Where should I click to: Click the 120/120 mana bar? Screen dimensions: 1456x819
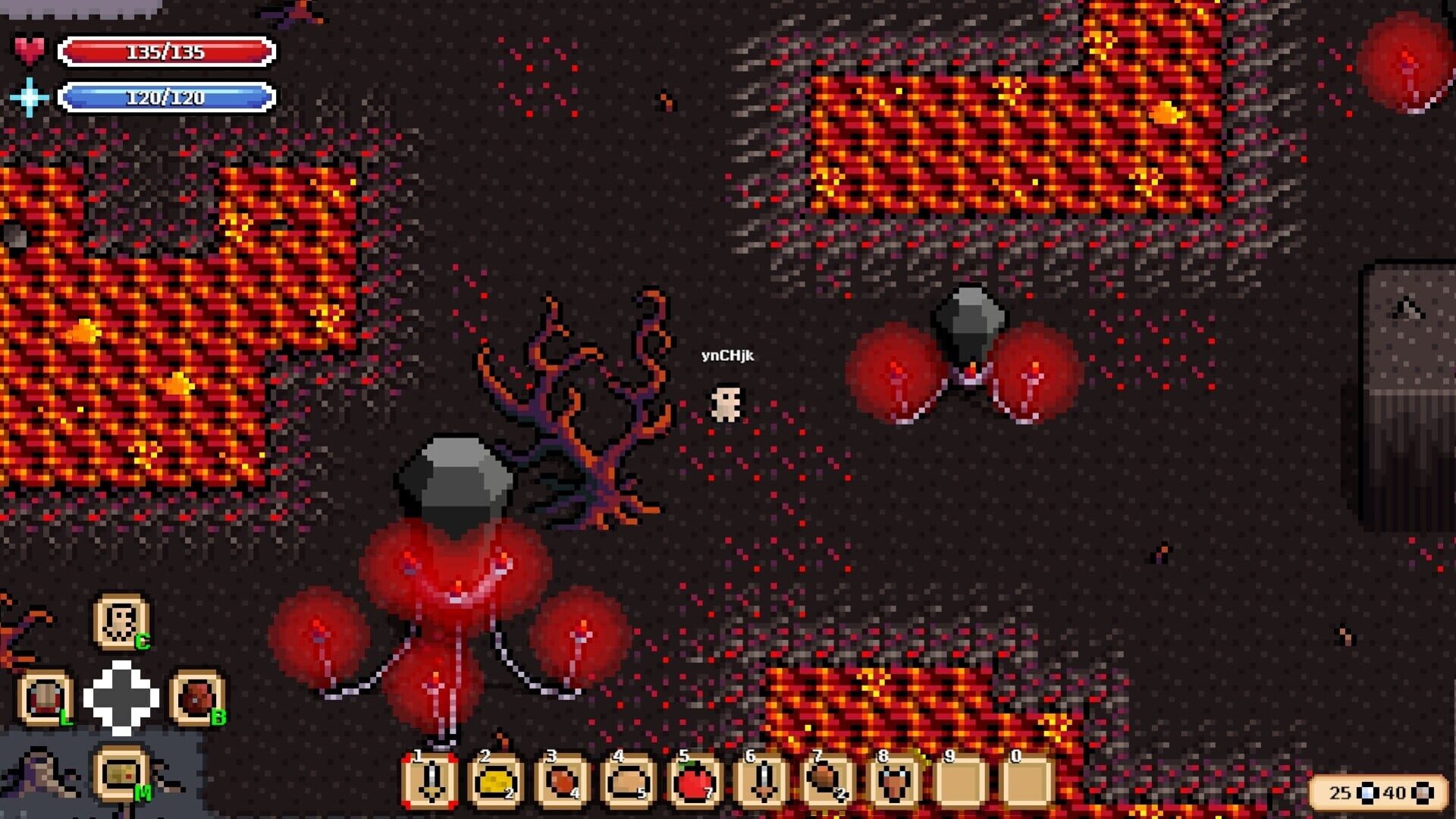[165, 97]
